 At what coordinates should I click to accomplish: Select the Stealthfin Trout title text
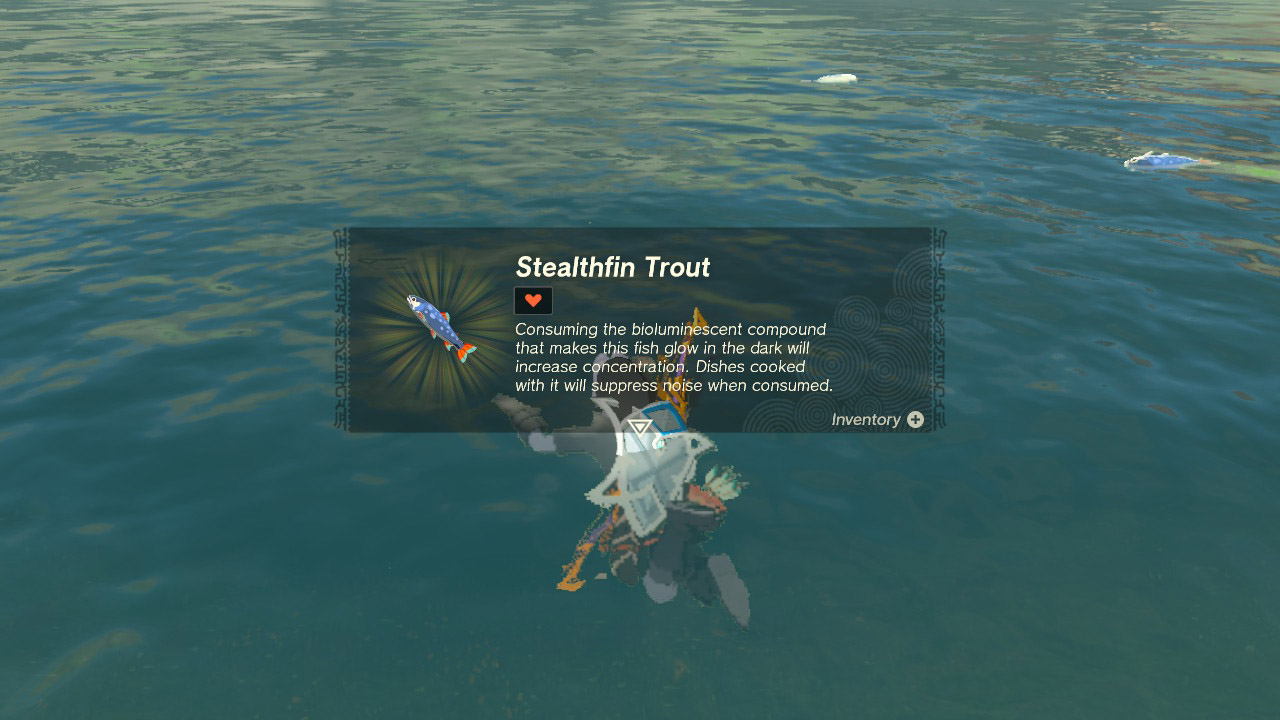click(x=613, y=267)
